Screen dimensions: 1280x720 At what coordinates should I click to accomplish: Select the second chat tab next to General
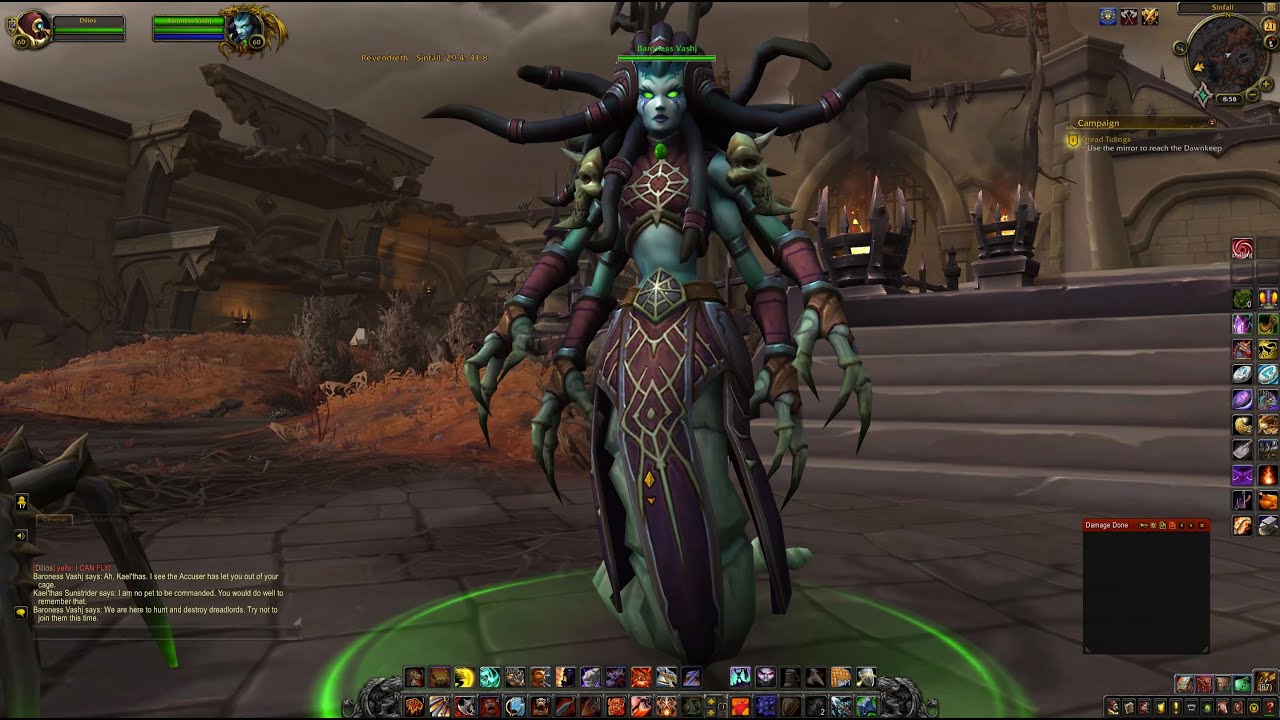[104, 518]
